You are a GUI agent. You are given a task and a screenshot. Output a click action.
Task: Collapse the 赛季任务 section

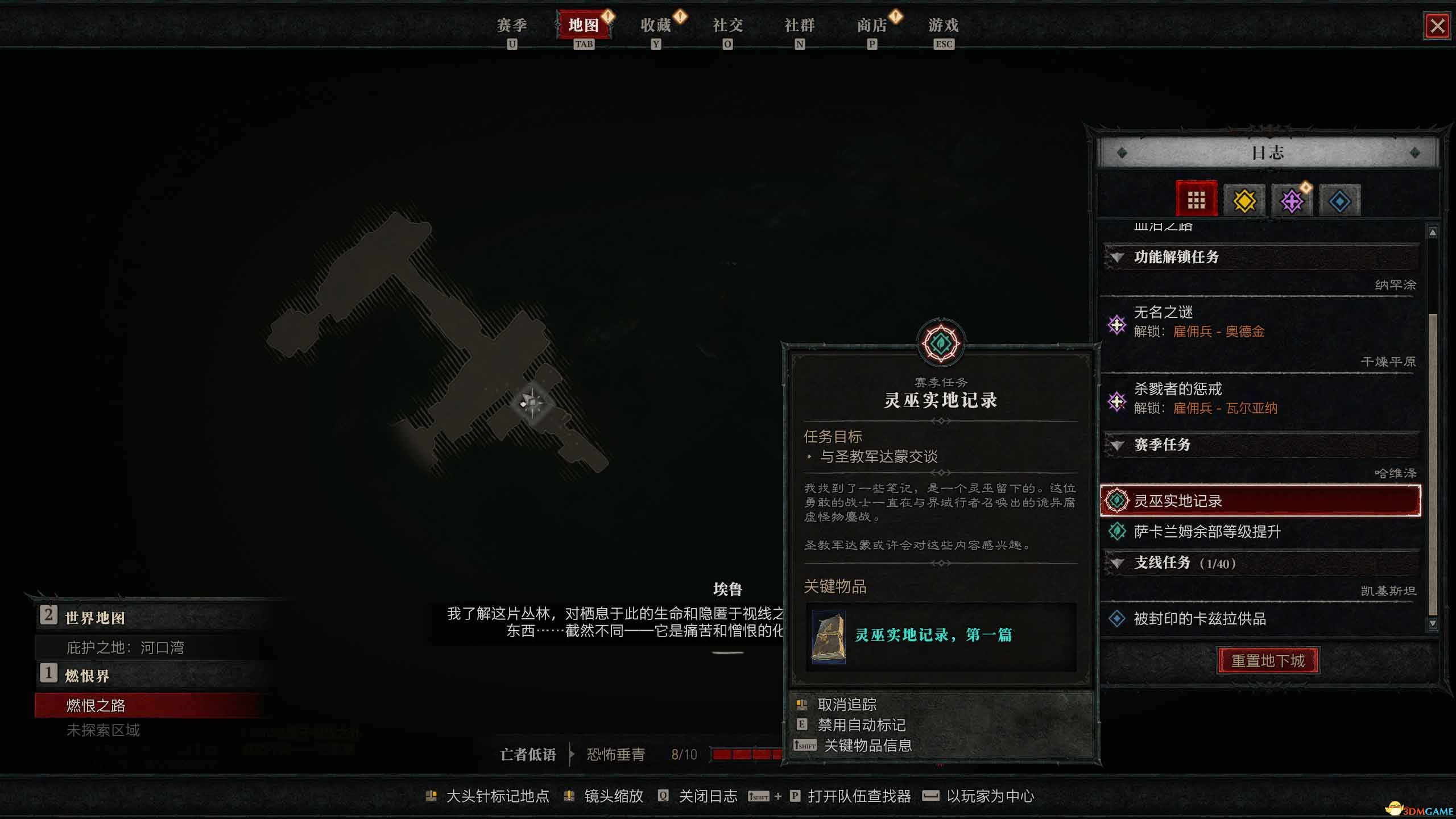(1118, 445)
